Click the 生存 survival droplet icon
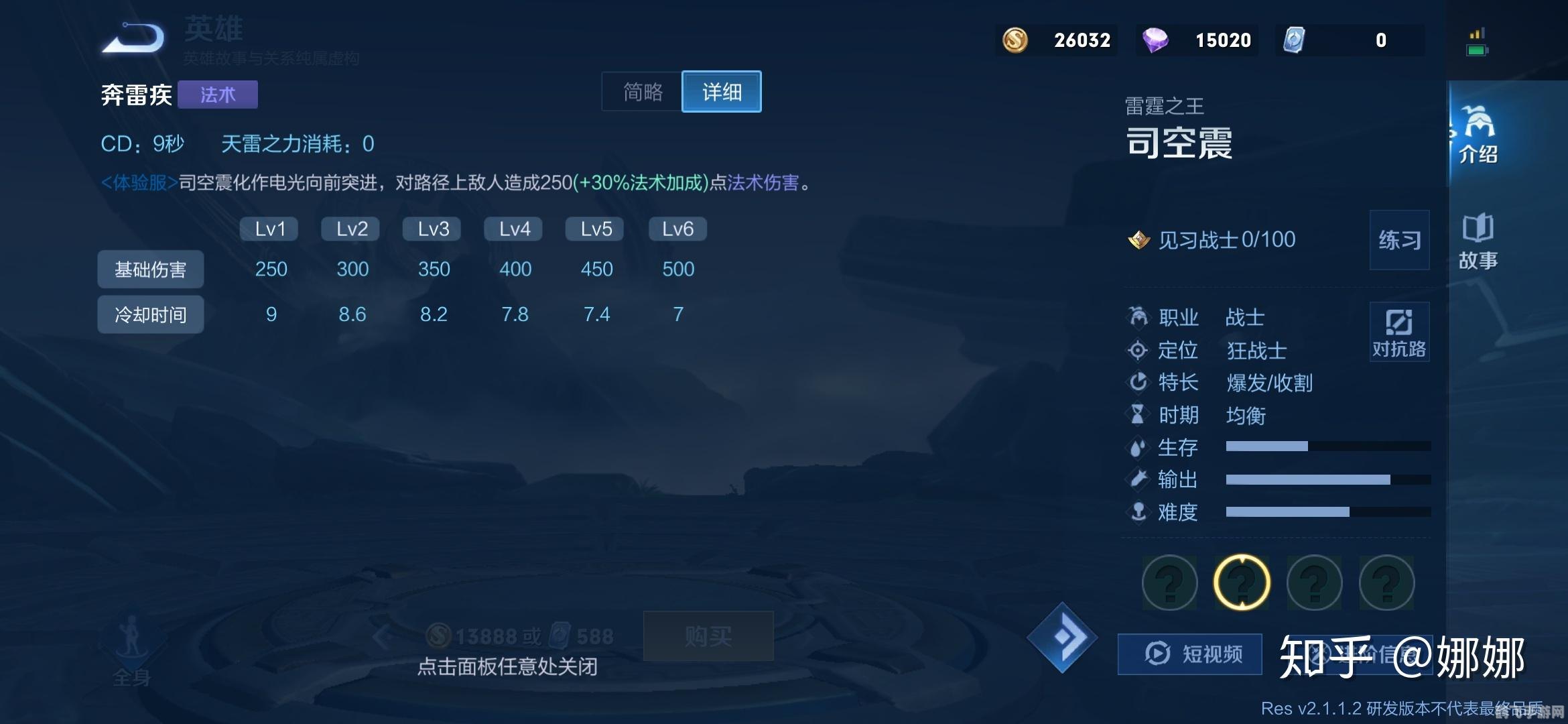 (x=1139, y=447)
